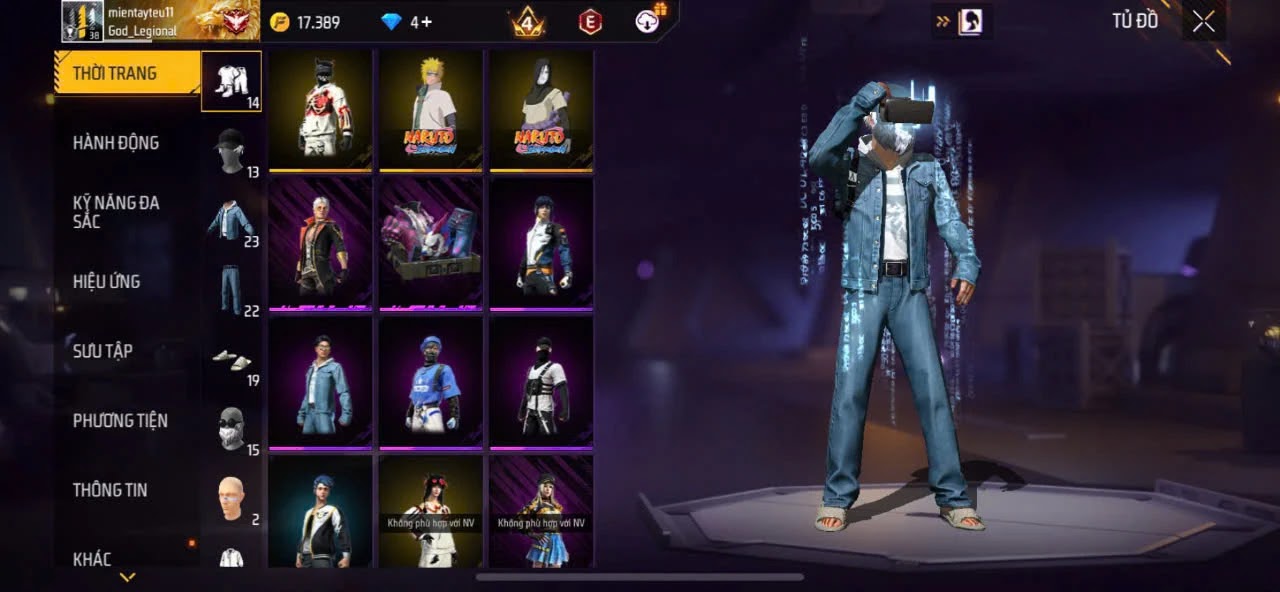Open the red E badge icon
This screenshot has width=1280, height=592.
click(x=591, y=21)
